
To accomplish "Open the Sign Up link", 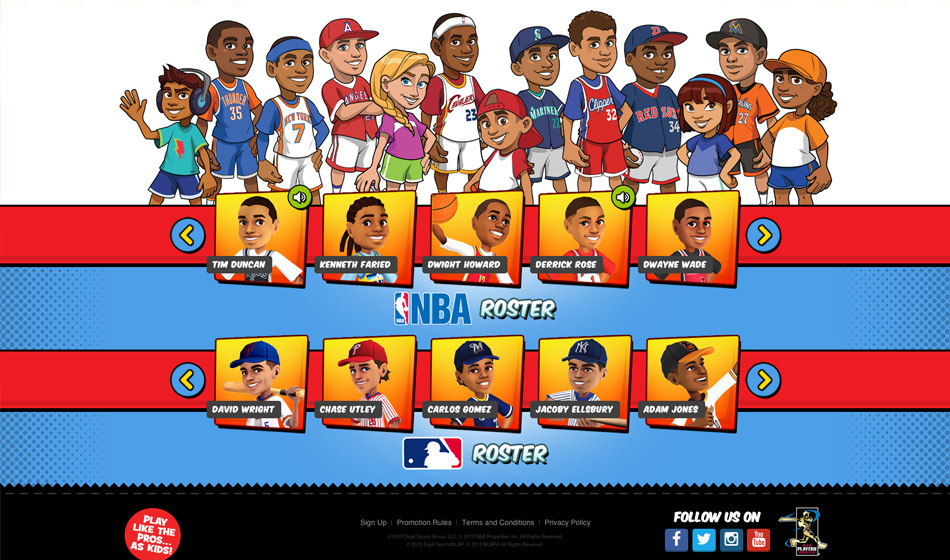I will tap(373, 523).
